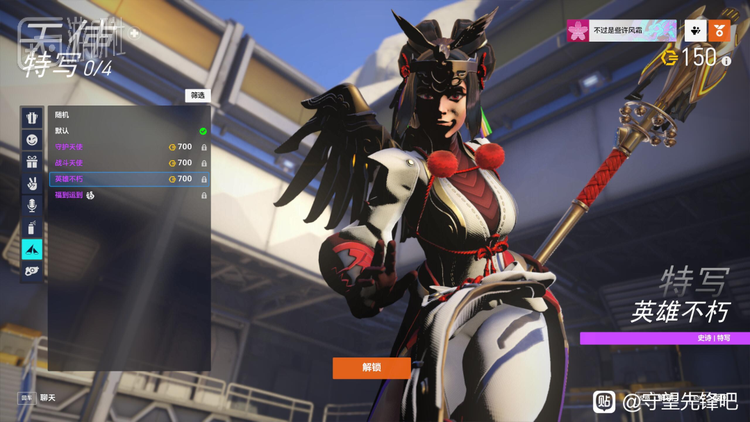Viewport: 750px width, 422px height.
Task: Click the white social group icon button
Action: pos(693,31)
